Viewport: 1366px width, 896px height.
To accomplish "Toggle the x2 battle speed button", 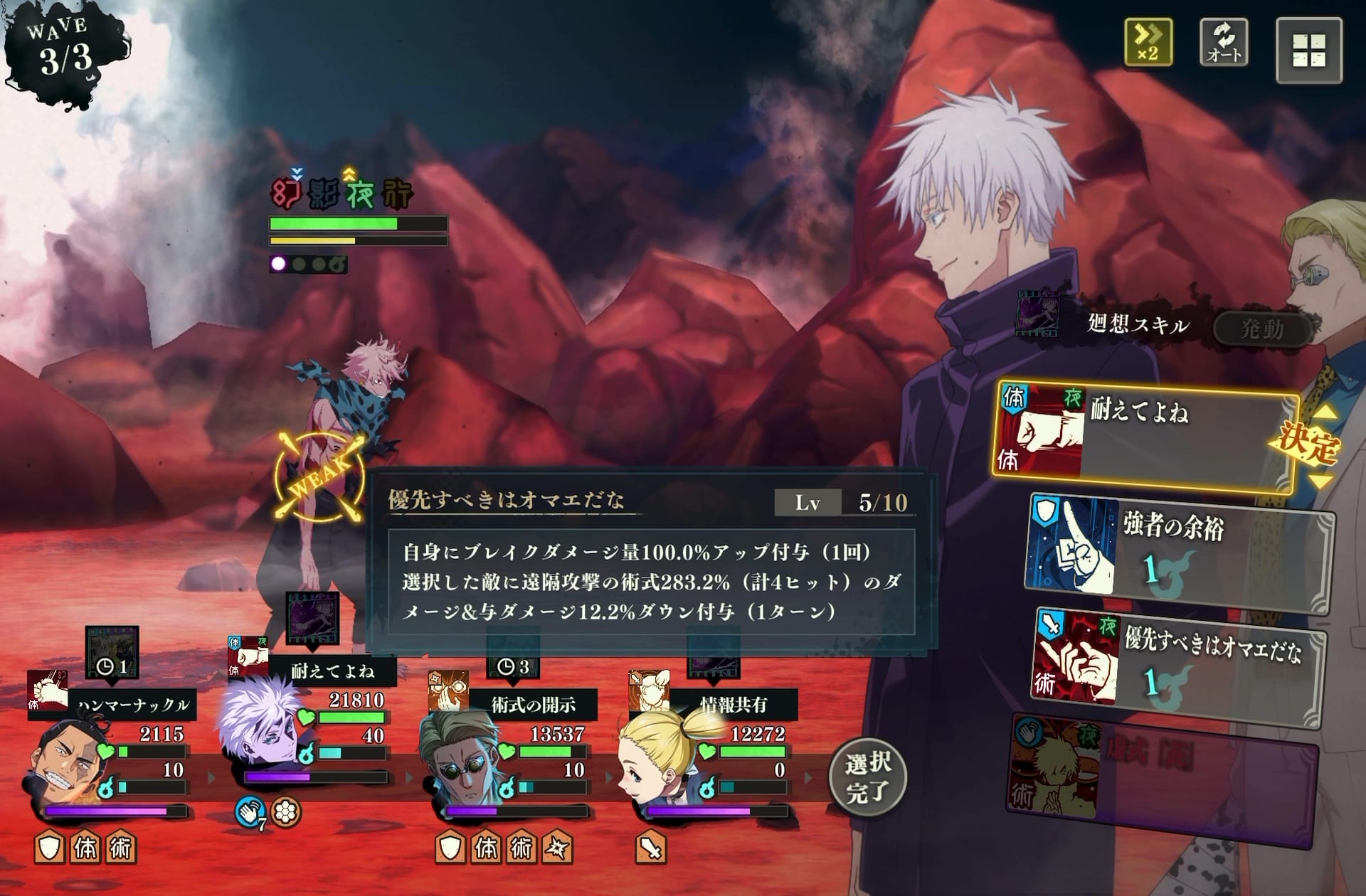I will pyautogui.click(x=1148, y=42).
